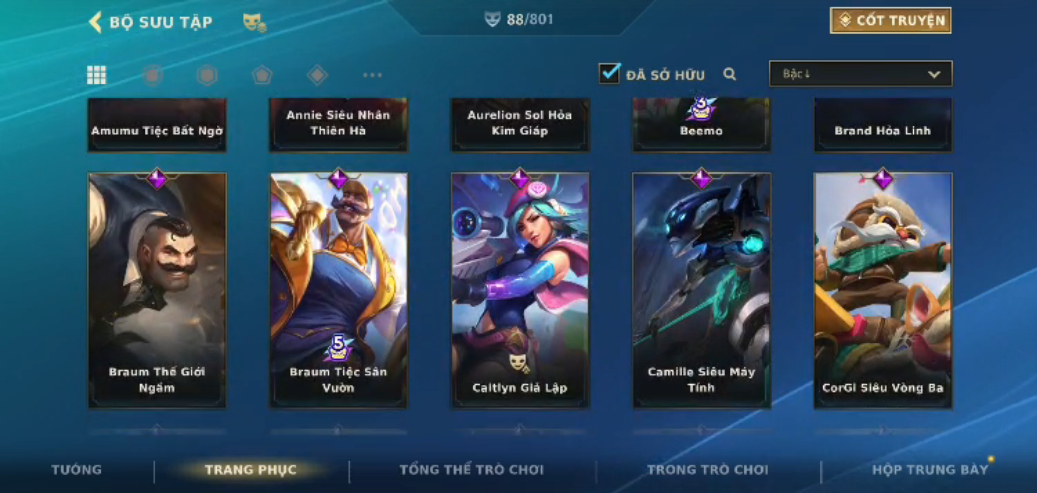Switch to the Tướng tab
This screenshot has width=1037, height=493.
[77, 470]
